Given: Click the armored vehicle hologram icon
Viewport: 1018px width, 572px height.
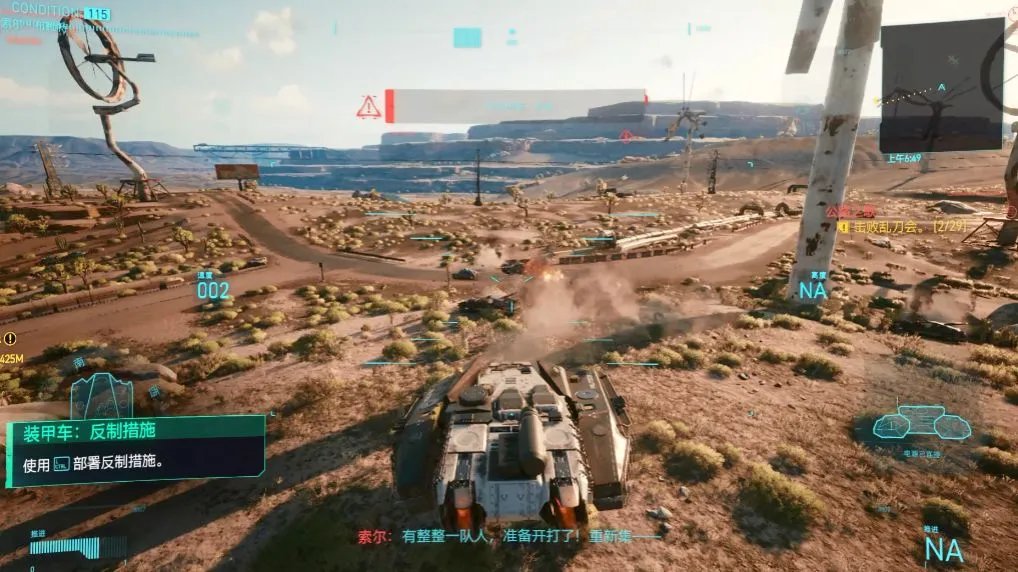Looking at the screenshot, I should coord(101,396).
